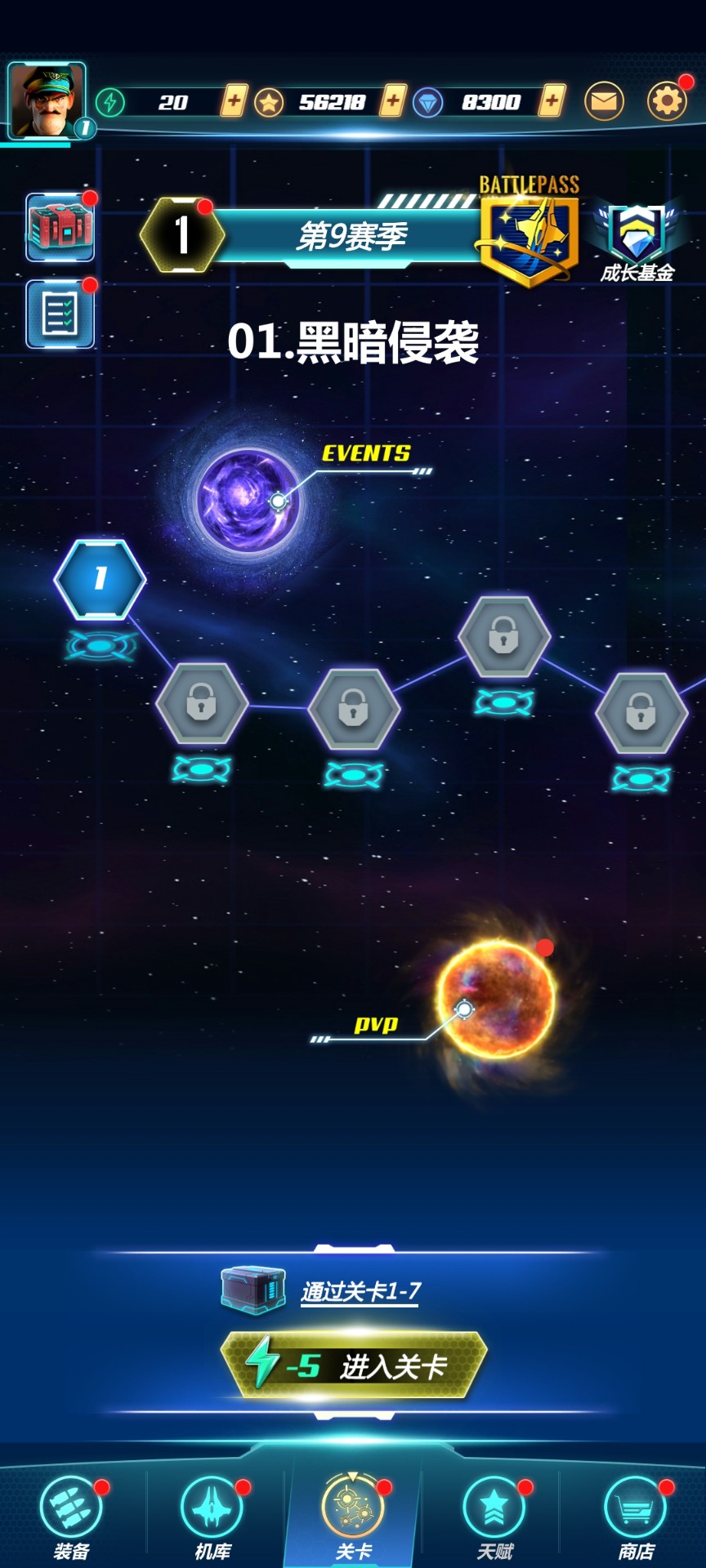
Task: Open the commander avatar profile
Action: pos(47,100)
